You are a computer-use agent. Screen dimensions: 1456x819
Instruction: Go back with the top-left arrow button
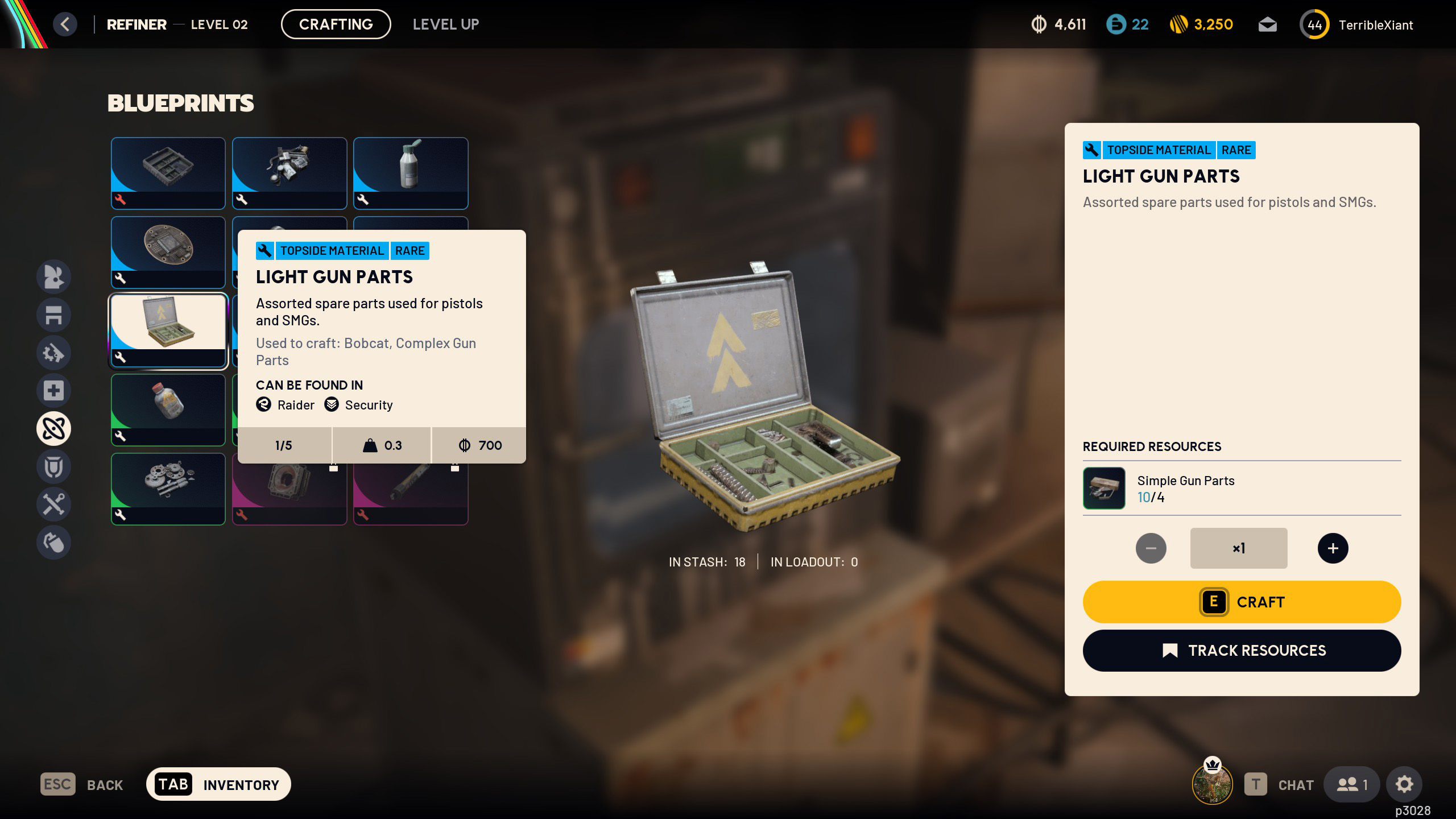(x=65, y=24)
